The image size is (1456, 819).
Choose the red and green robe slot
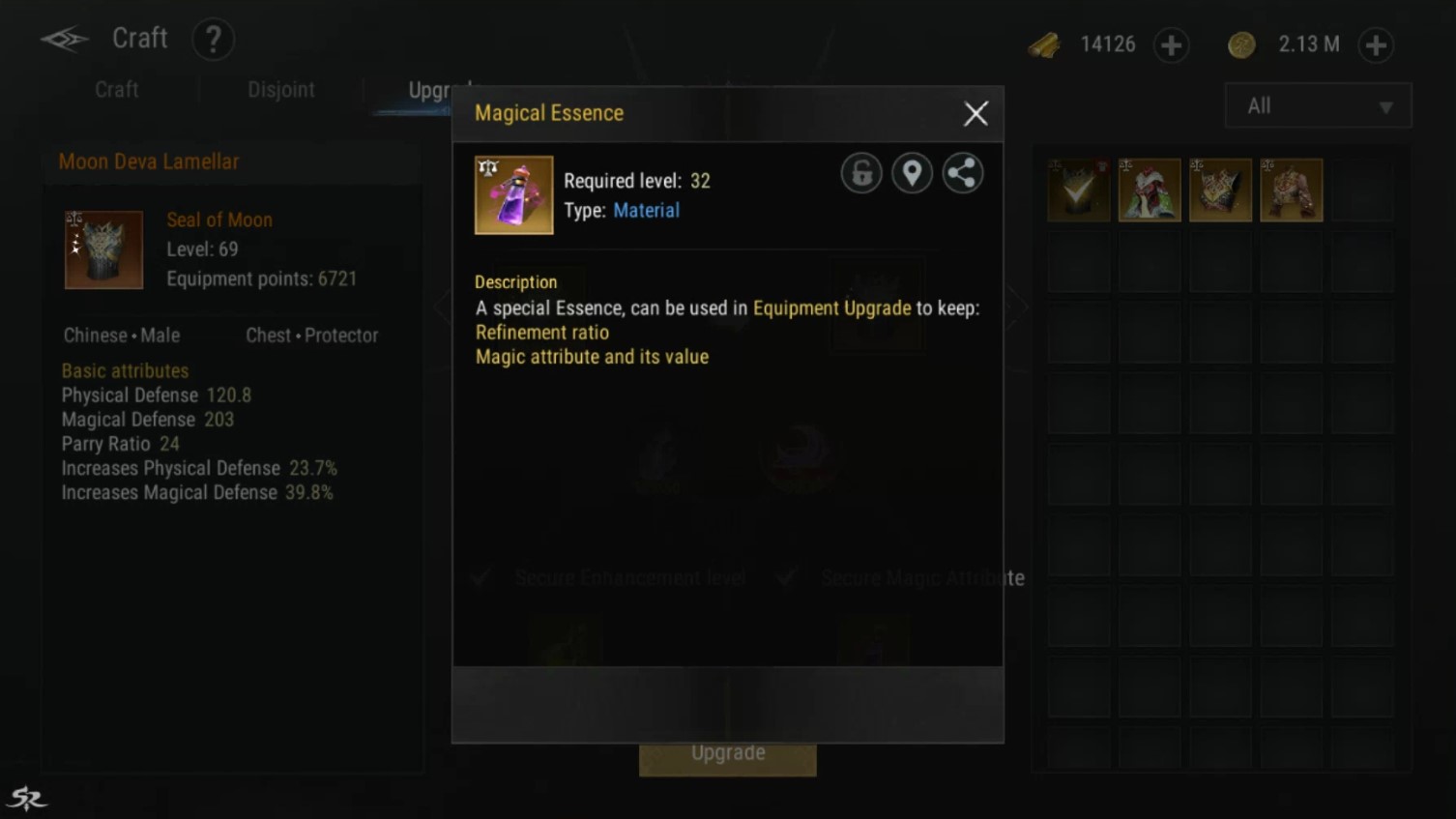[x=1150, y=190]
